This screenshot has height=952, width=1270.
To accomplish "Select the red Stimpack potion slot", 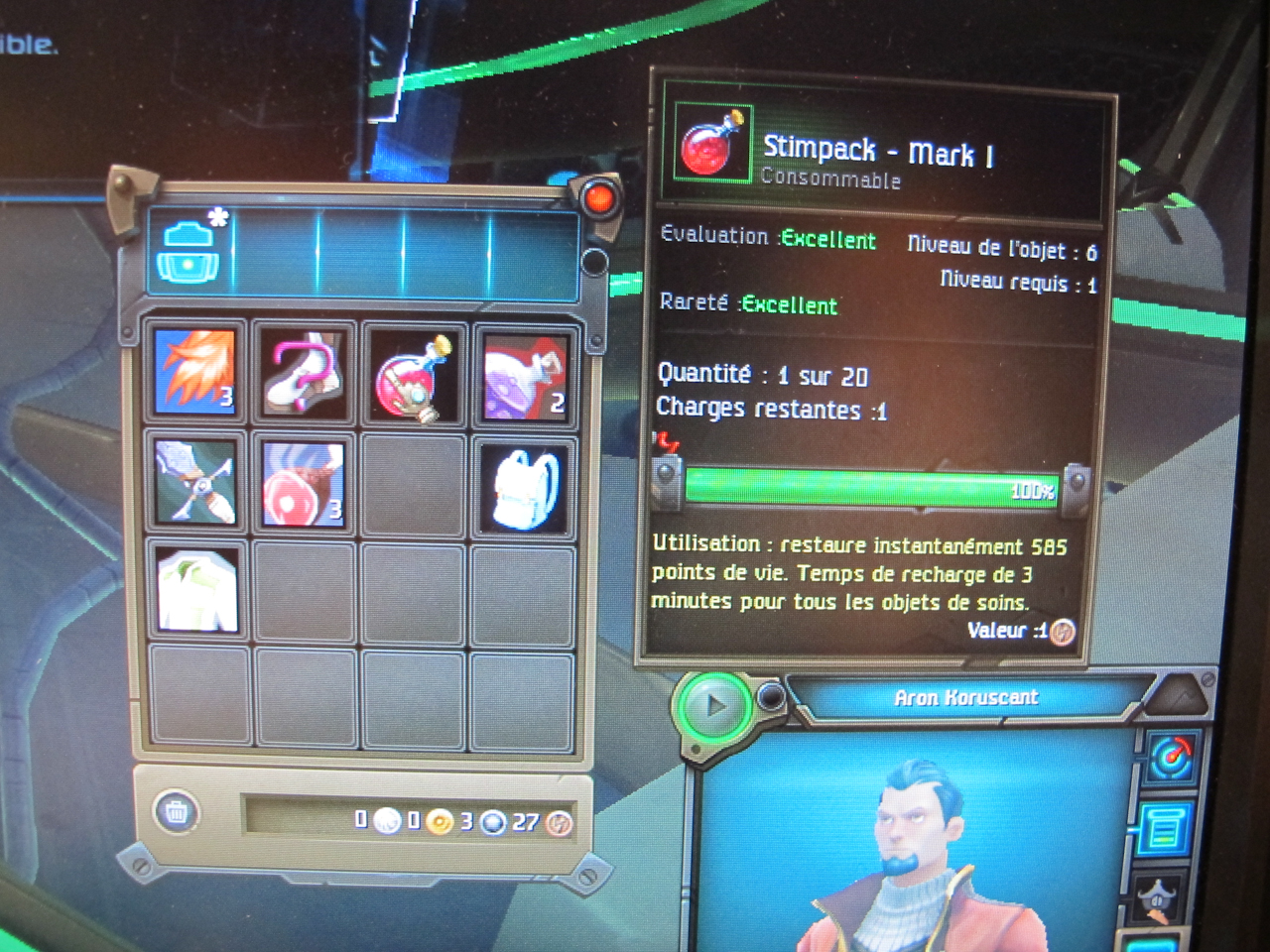I will click(414, 376).
